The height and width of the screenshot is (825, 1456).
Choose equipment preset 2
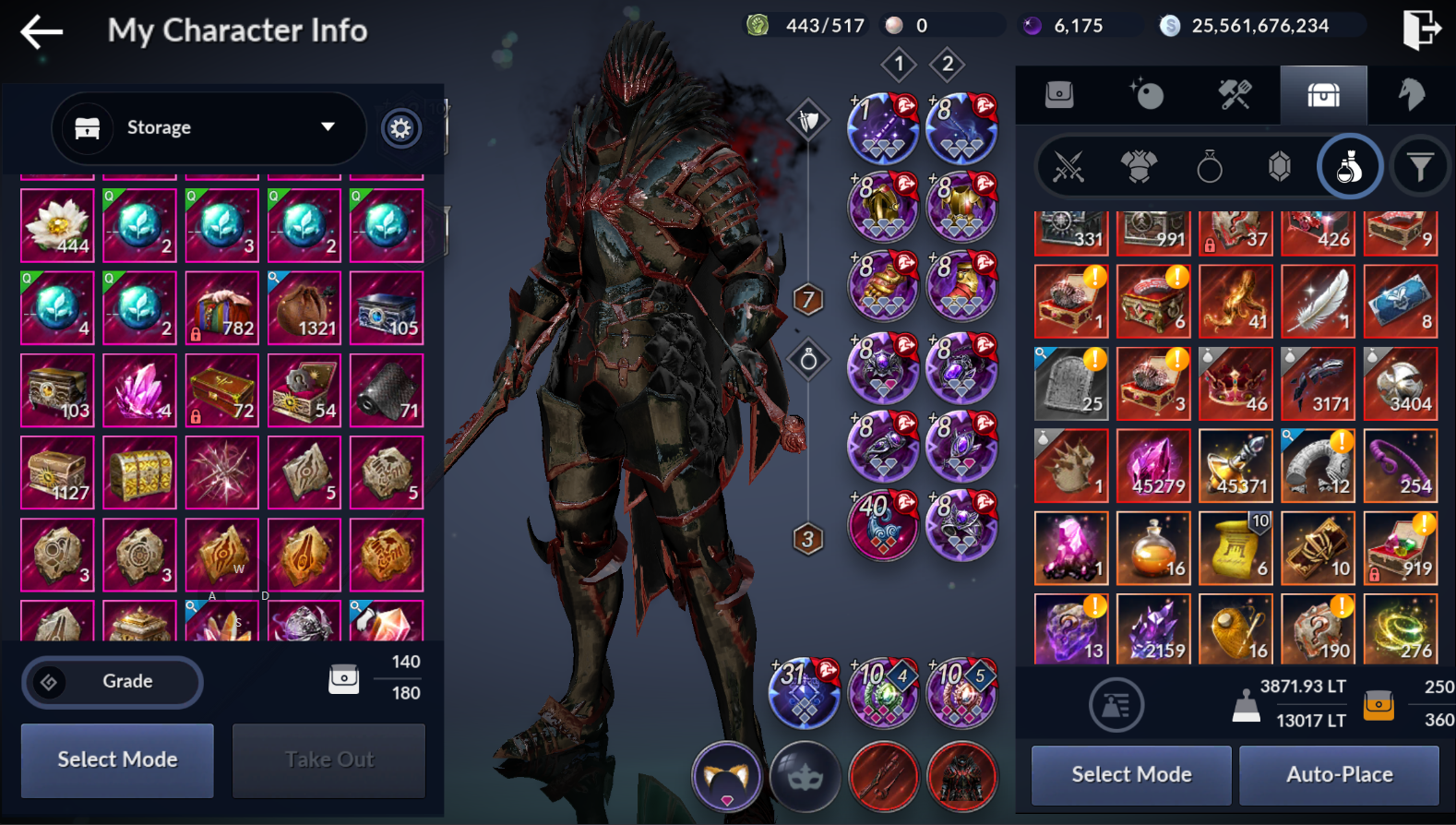pyautogui.click(x=948, y=64)
